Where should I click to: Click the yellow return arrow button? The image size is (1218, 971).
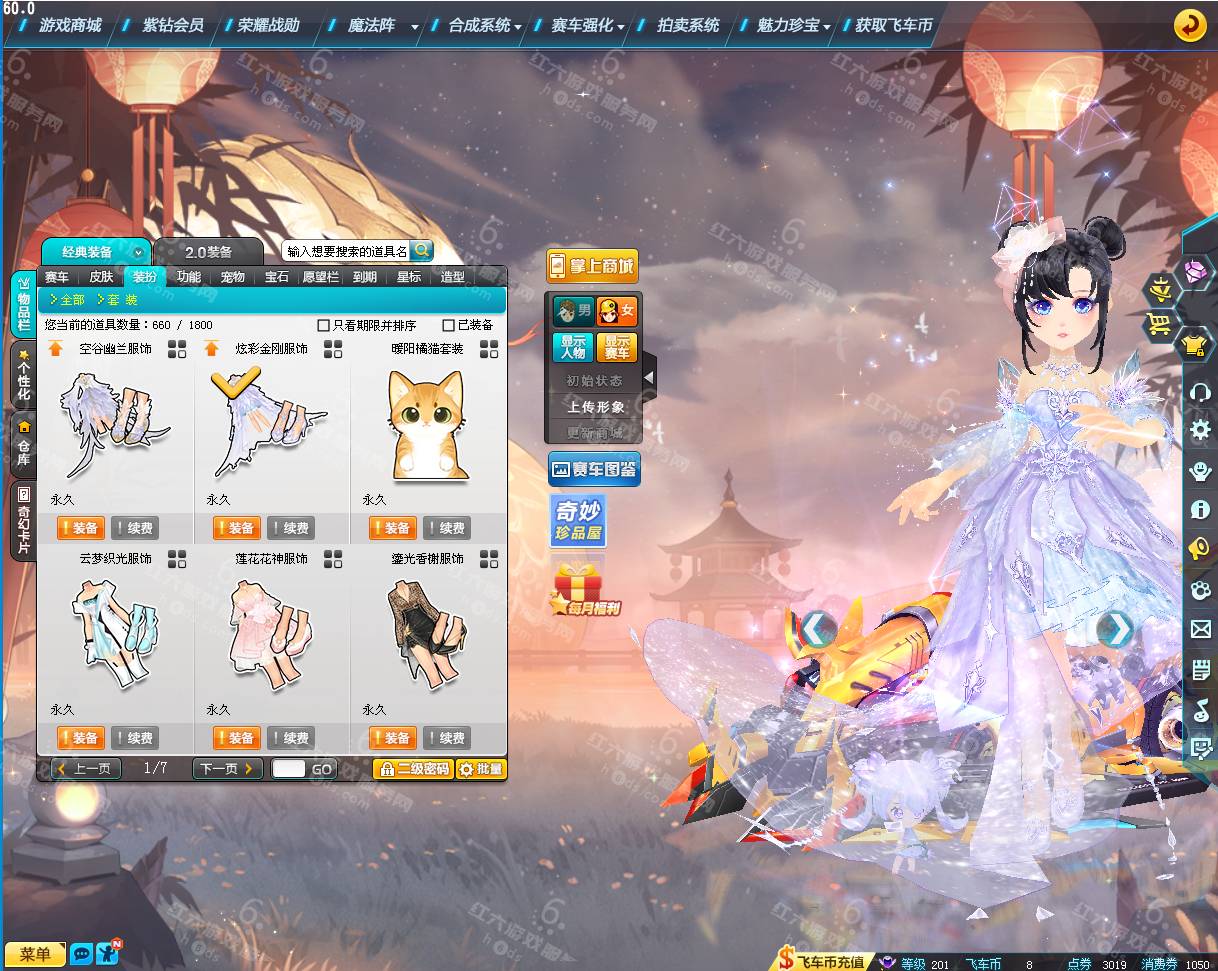pos(1190,25)
